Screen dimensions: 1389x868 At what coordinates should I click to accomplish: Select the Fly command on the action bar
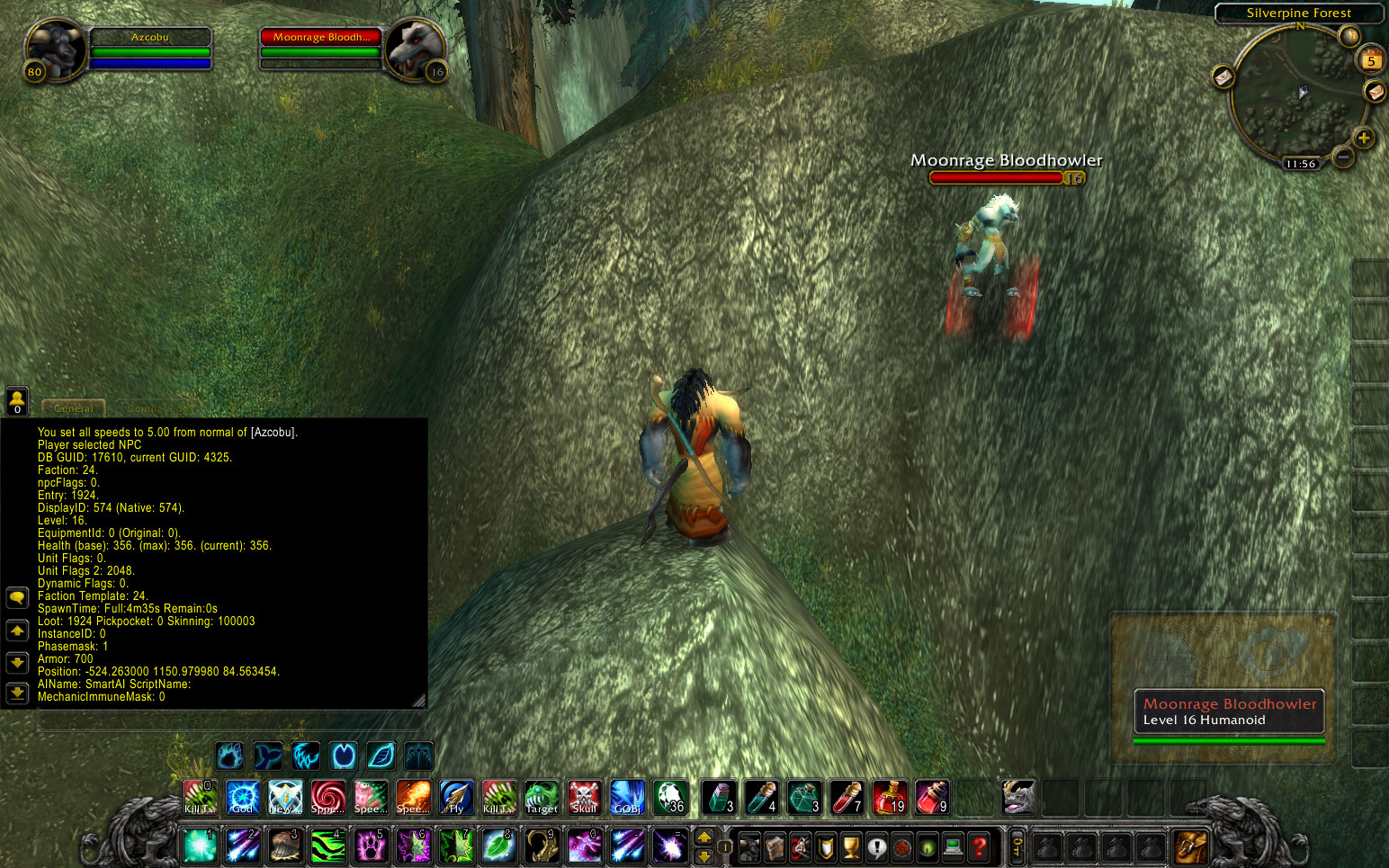pyautogui.click(x=455, y=797)
